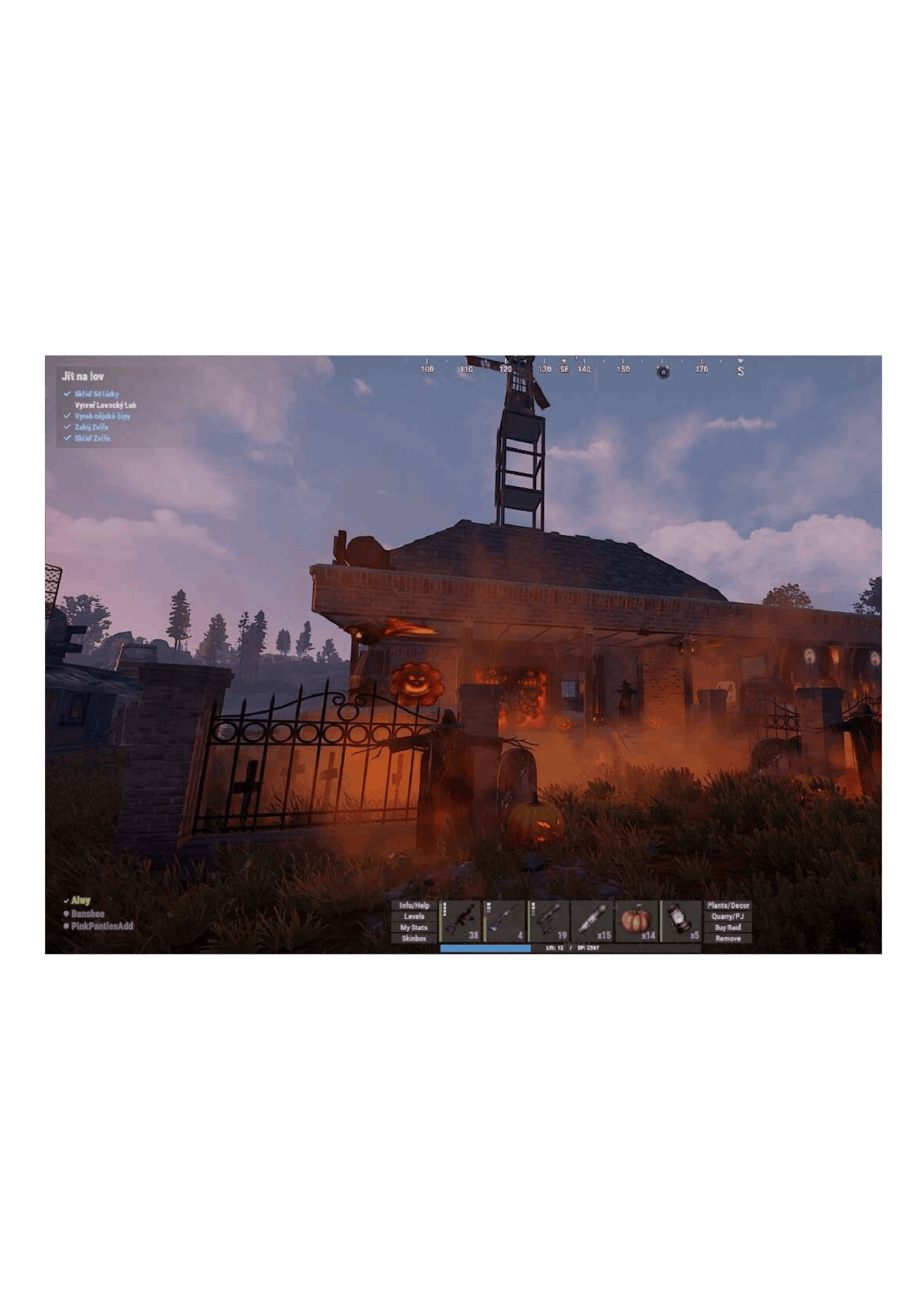Equip the pistol in the hotbar
The height and width of the screenshot is (1307, 924).
click(549, 921)
